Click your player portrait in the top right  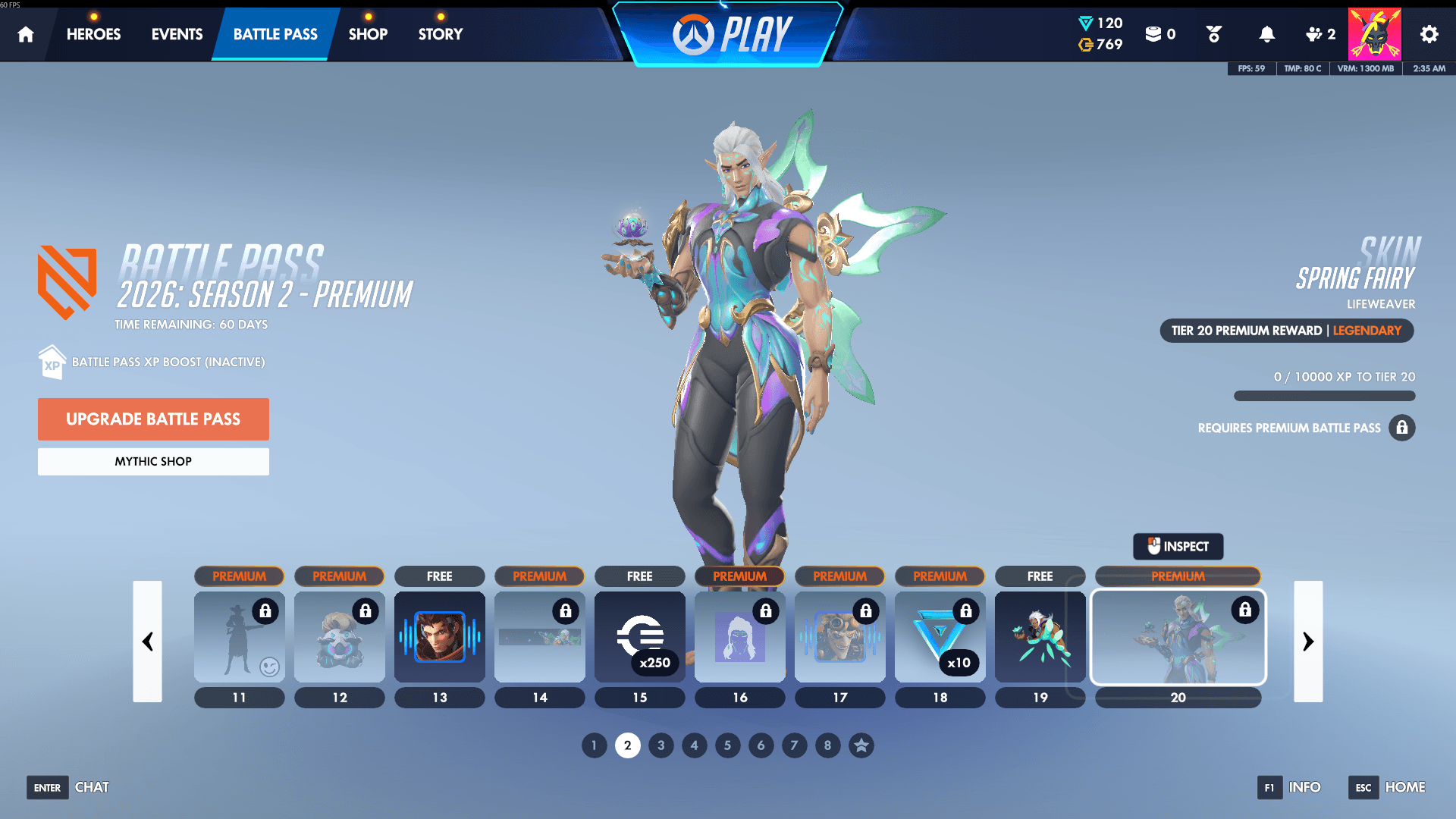point(1375,34)
